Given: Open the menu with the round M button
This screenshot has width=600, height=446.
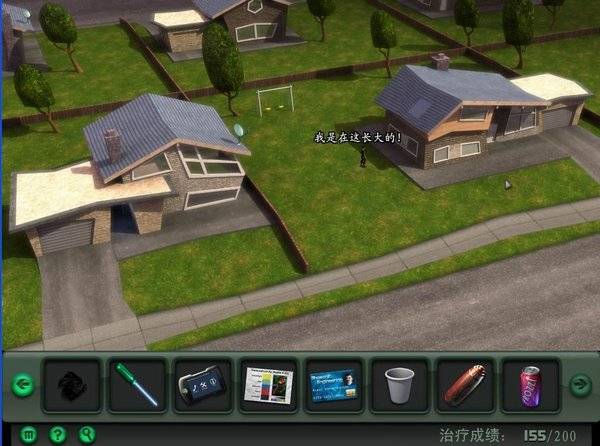Looking at the screenshot, I should (29, 435).
